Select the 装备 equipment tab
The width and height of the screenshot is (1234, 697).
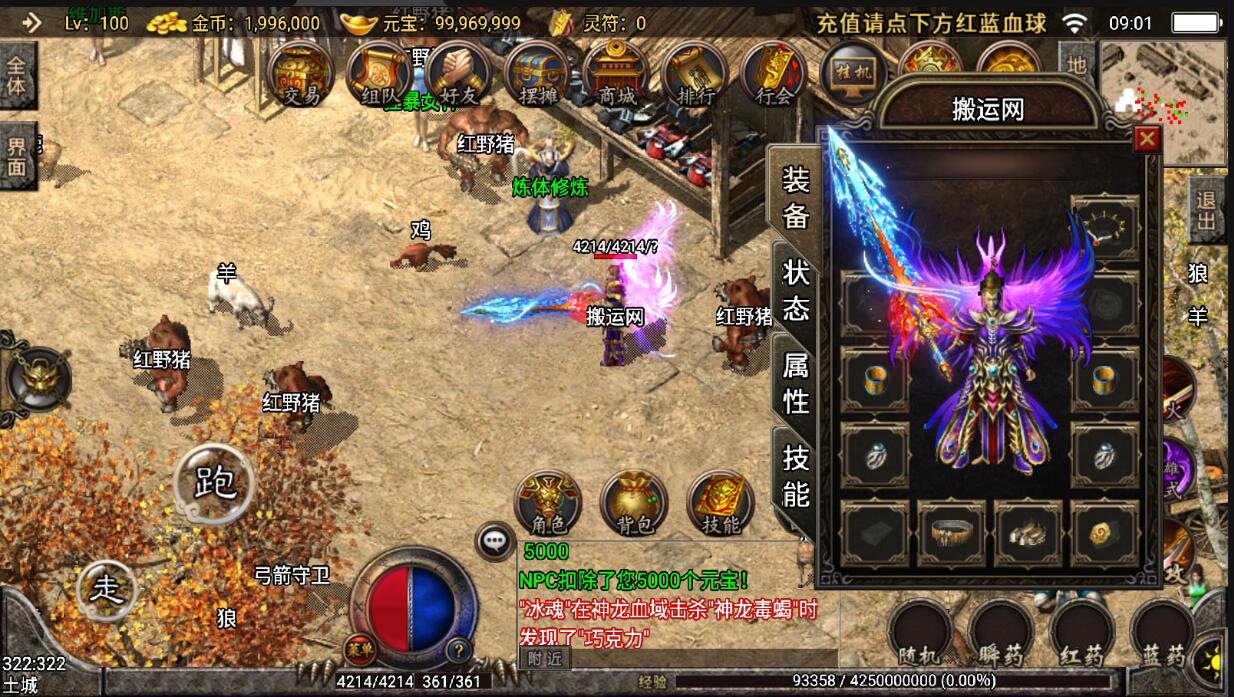click(796, 197)
